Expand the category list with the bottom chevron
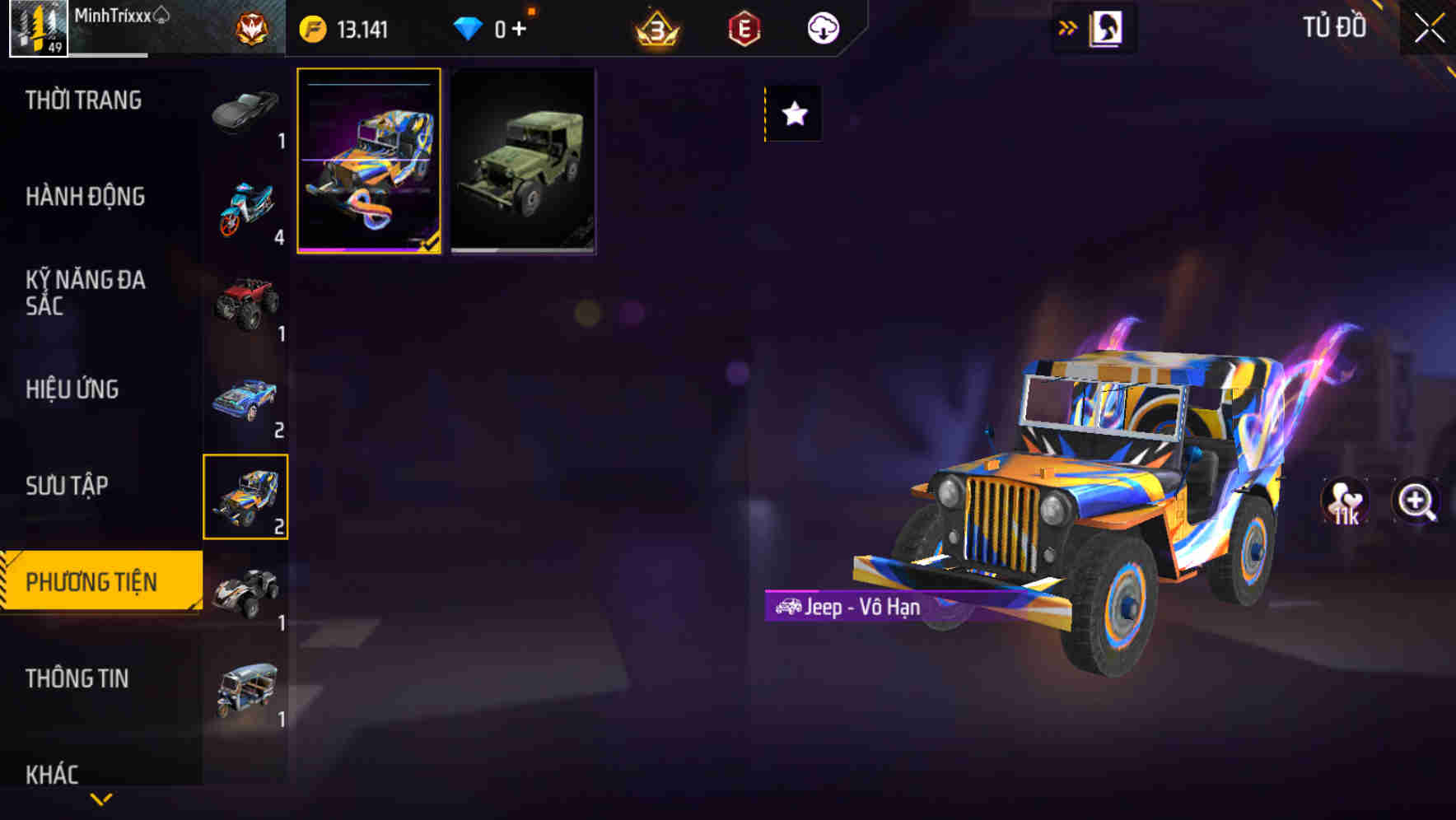Image resolution: width=1456 pixels, height=820 pixels. 100,797
